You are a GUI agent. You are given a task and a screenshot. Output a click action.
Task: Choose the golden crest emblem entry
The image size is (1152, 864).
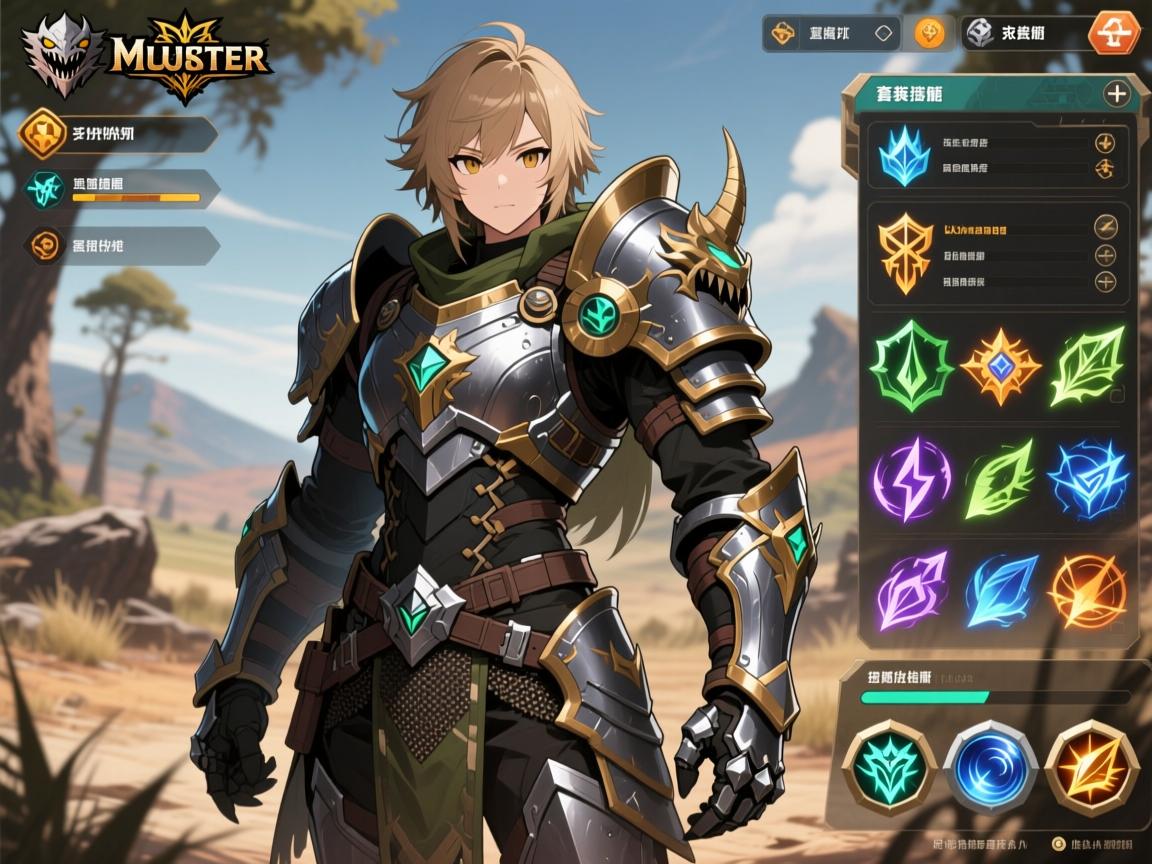pos(903,254)
